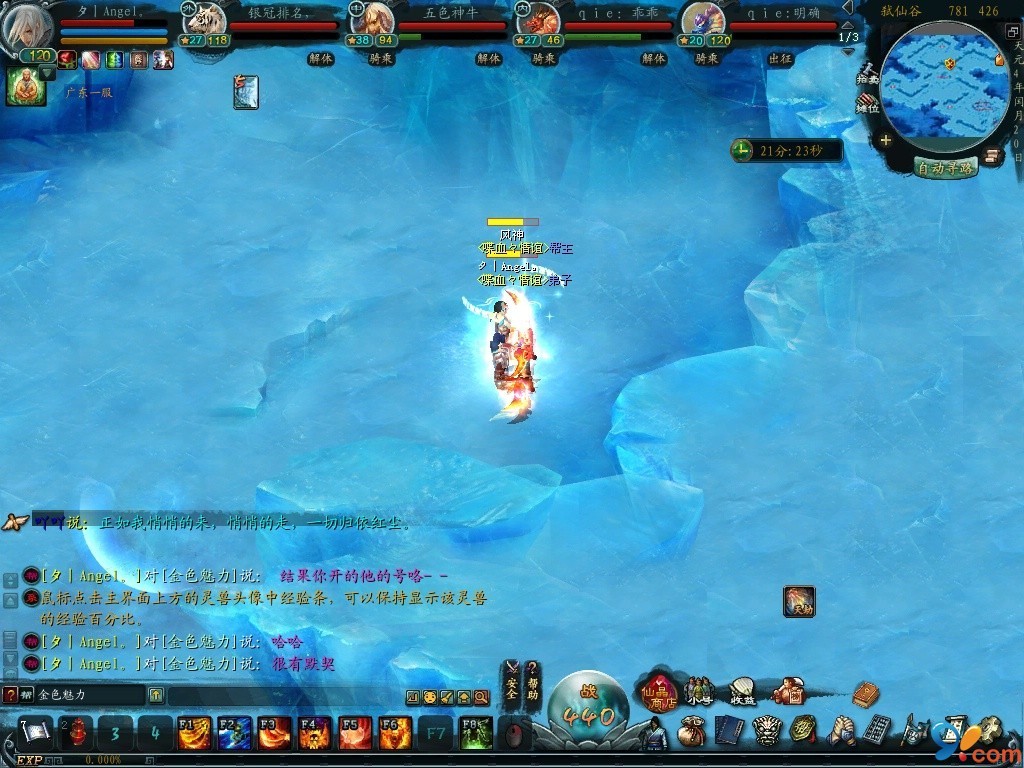This screenshot has height=768, width=1024.
Task: Zoom in with the minimap plus button
Action: tap(885, 141)
